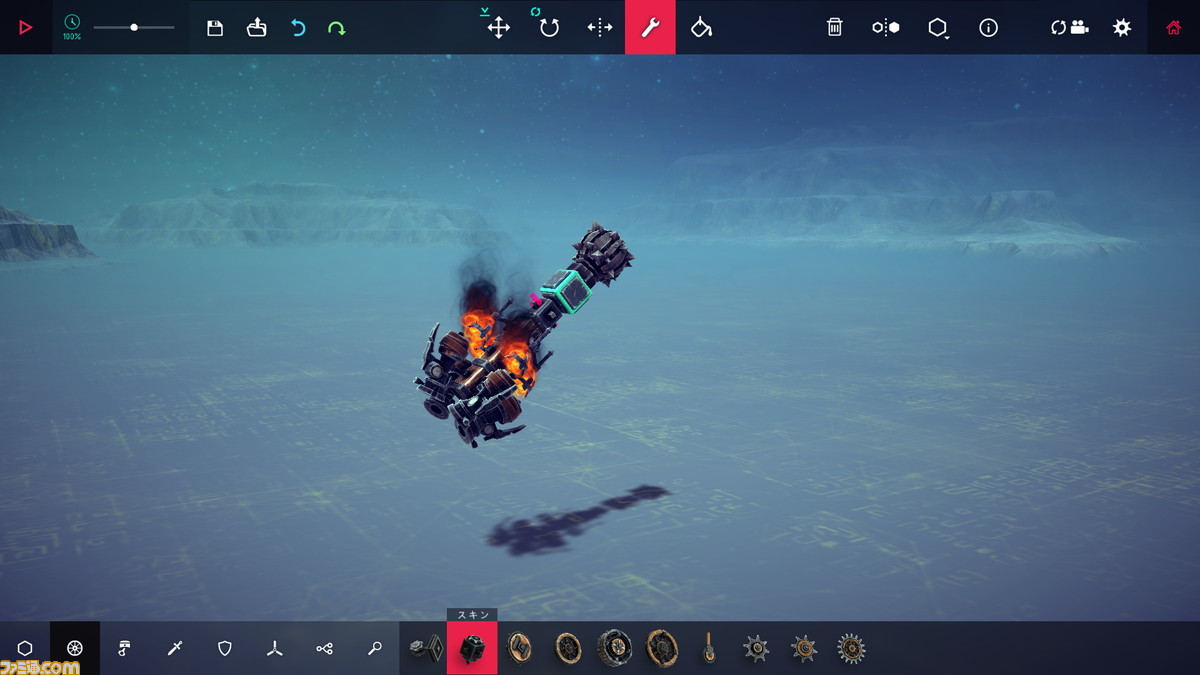Open the info circle button

(988, 28)
